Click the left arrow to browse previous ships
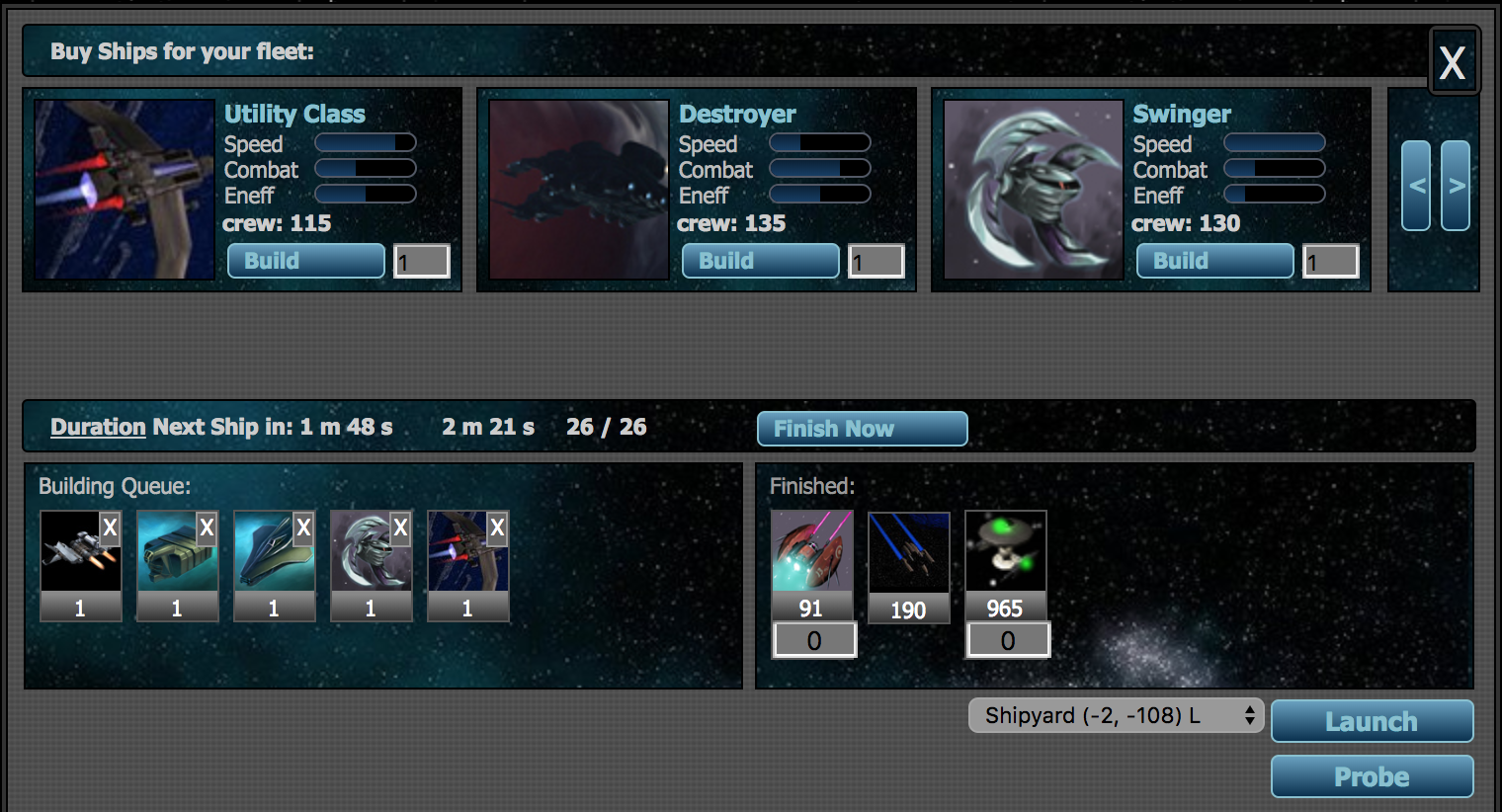The width and height of the screenshot is (1502, 812). click(1415, 186)
